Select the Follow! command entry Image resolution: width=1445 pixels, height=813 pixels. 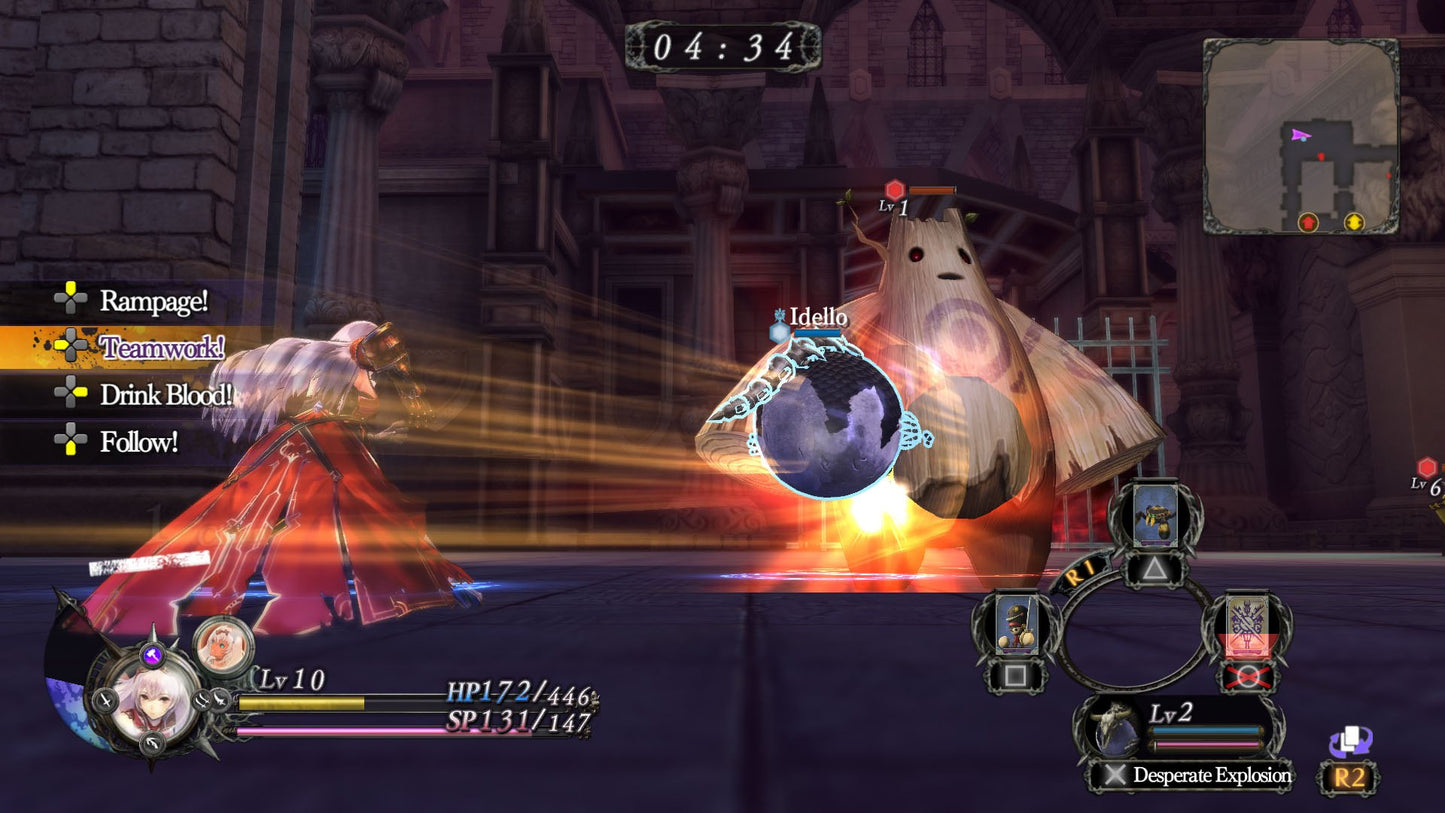140,439
